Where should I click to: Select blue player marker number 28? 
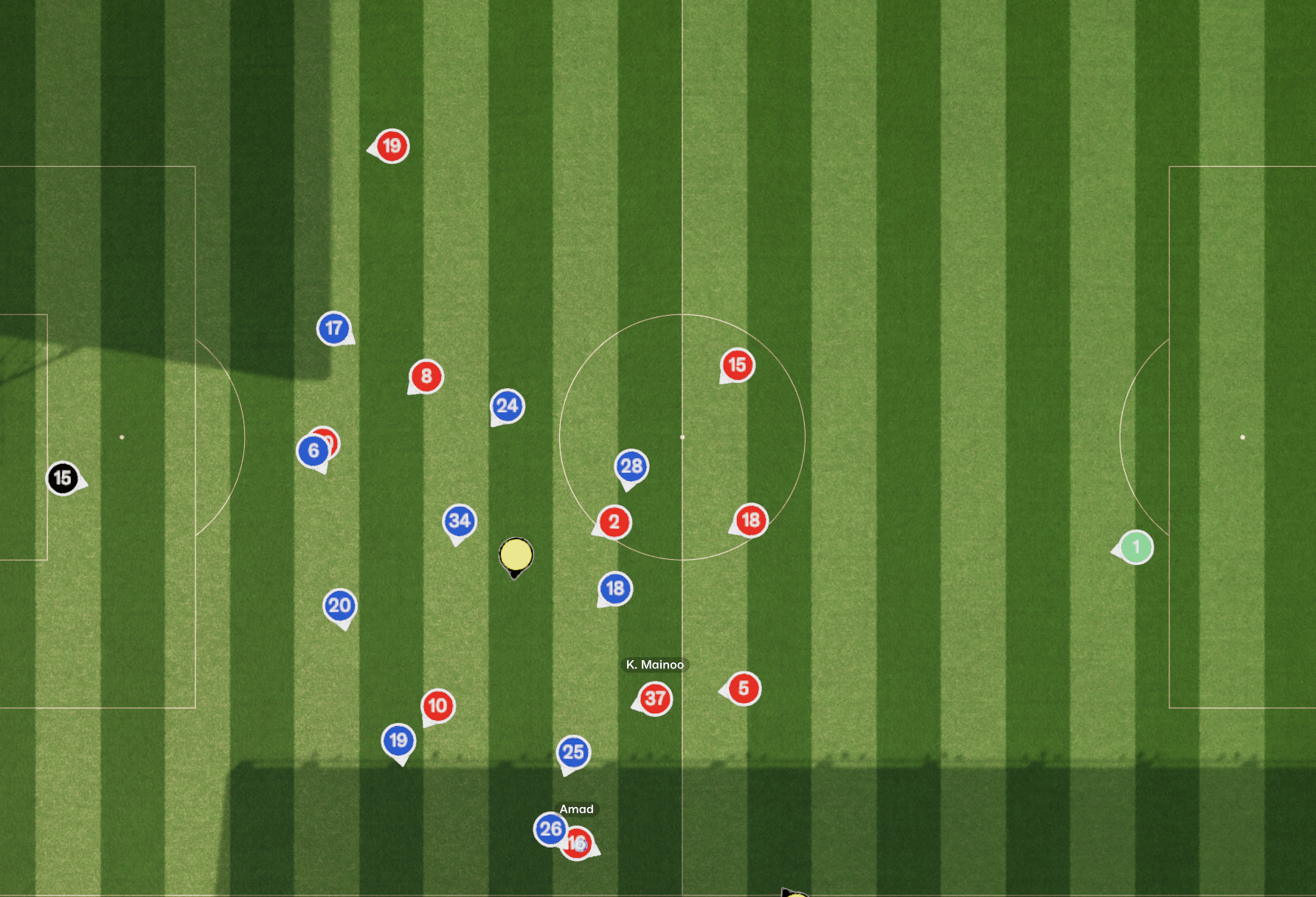(x=631, y=466)
